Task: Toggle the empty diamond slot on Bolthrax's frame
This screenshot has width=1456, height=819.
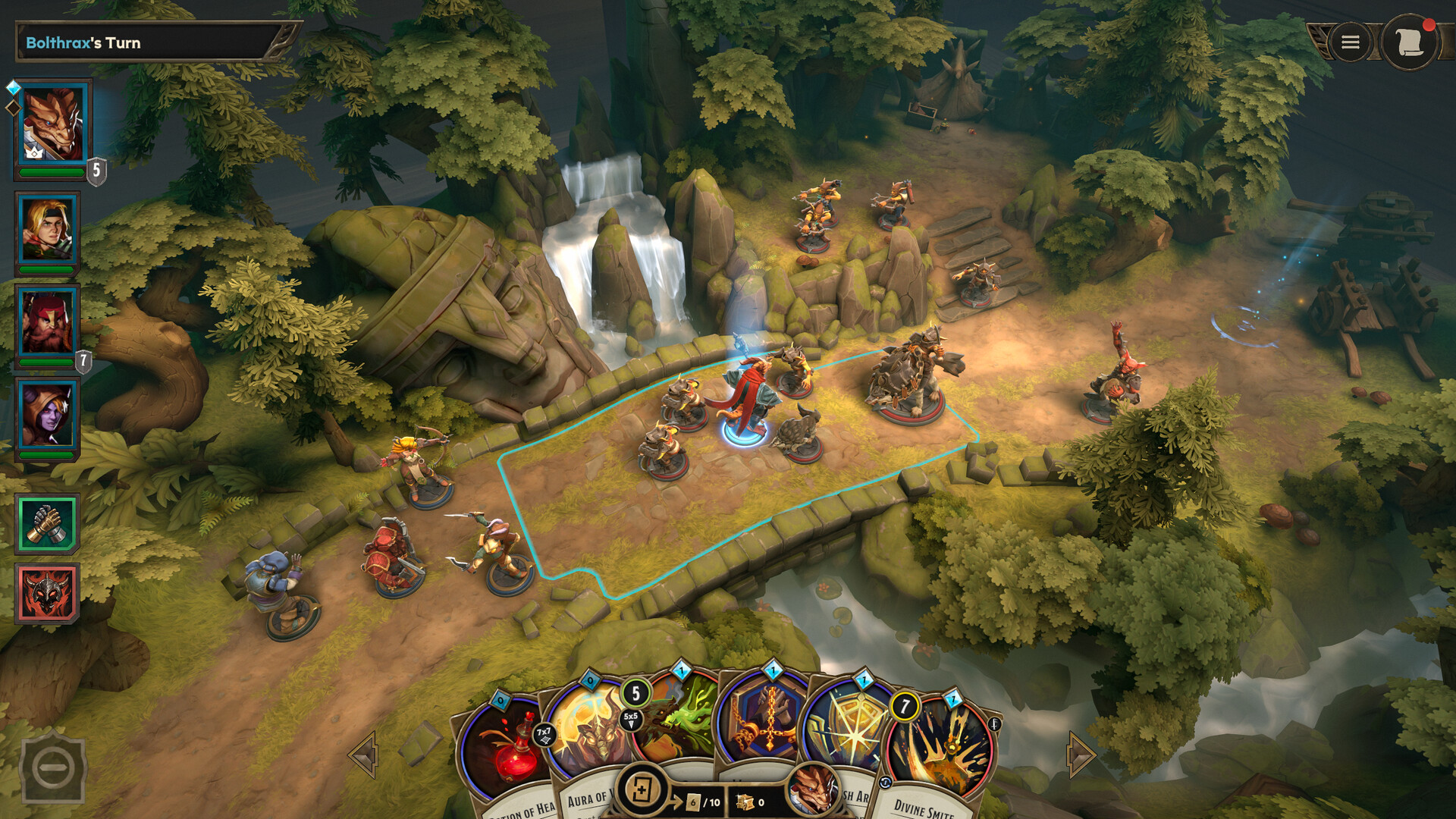Action: (x=14, y=108)
